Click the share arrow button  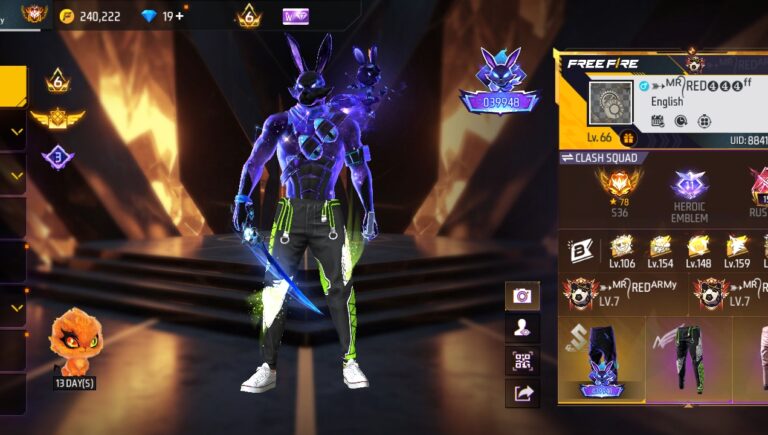pos(522,393)
